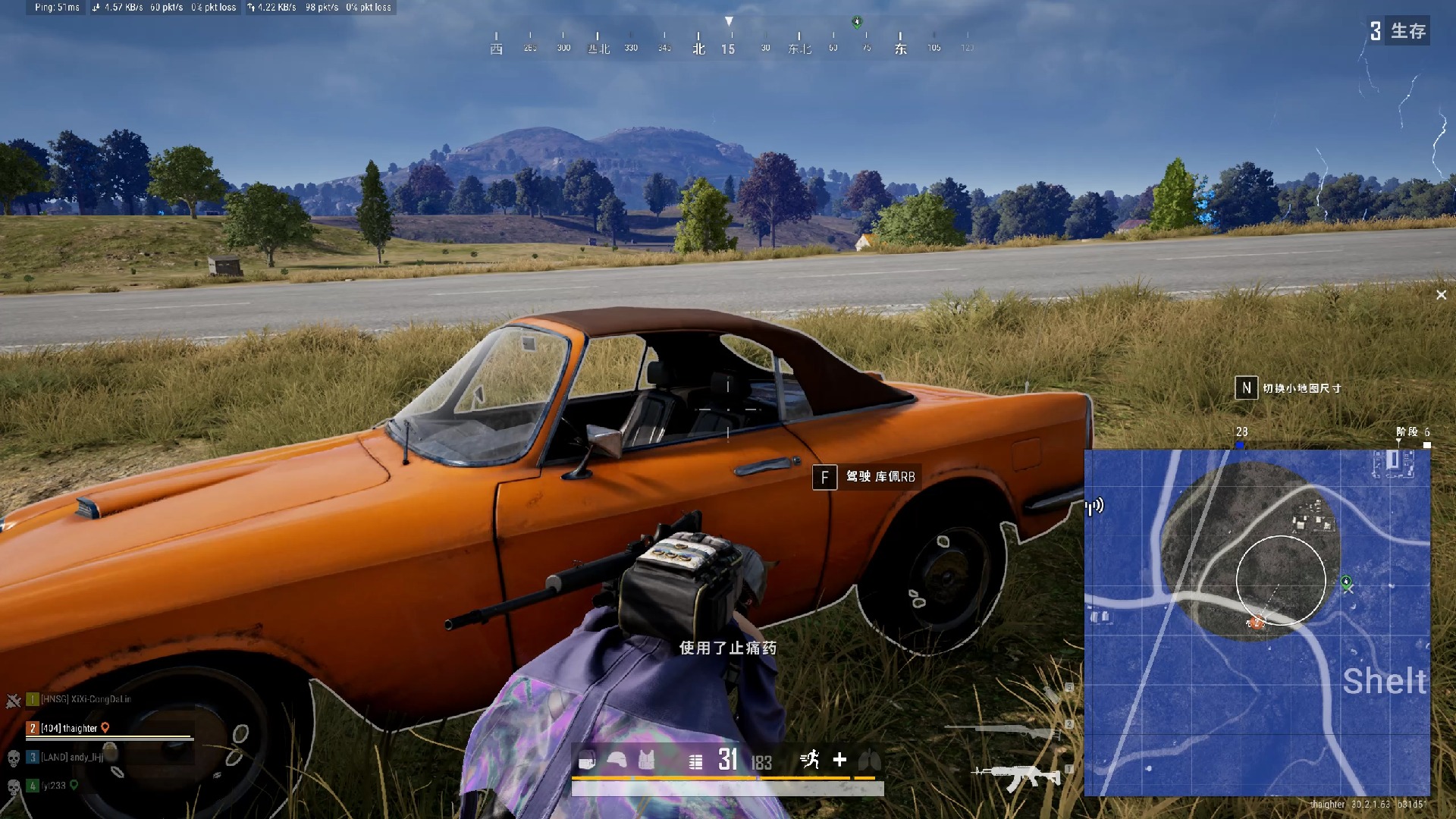
Task: Click the helmet icon in the status bar
Action: [617, 760]
